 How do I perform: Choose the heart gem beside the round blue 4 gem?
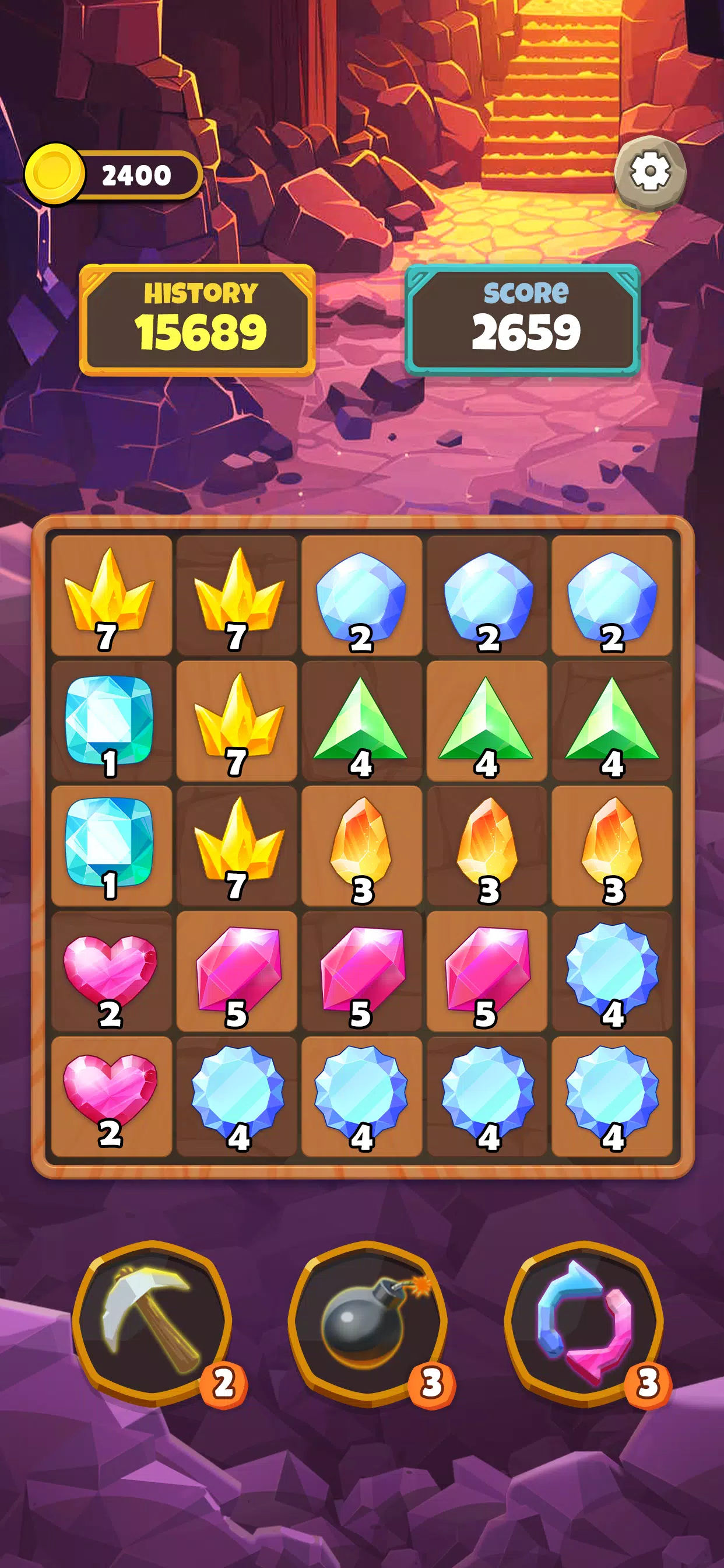point(111,1095)
